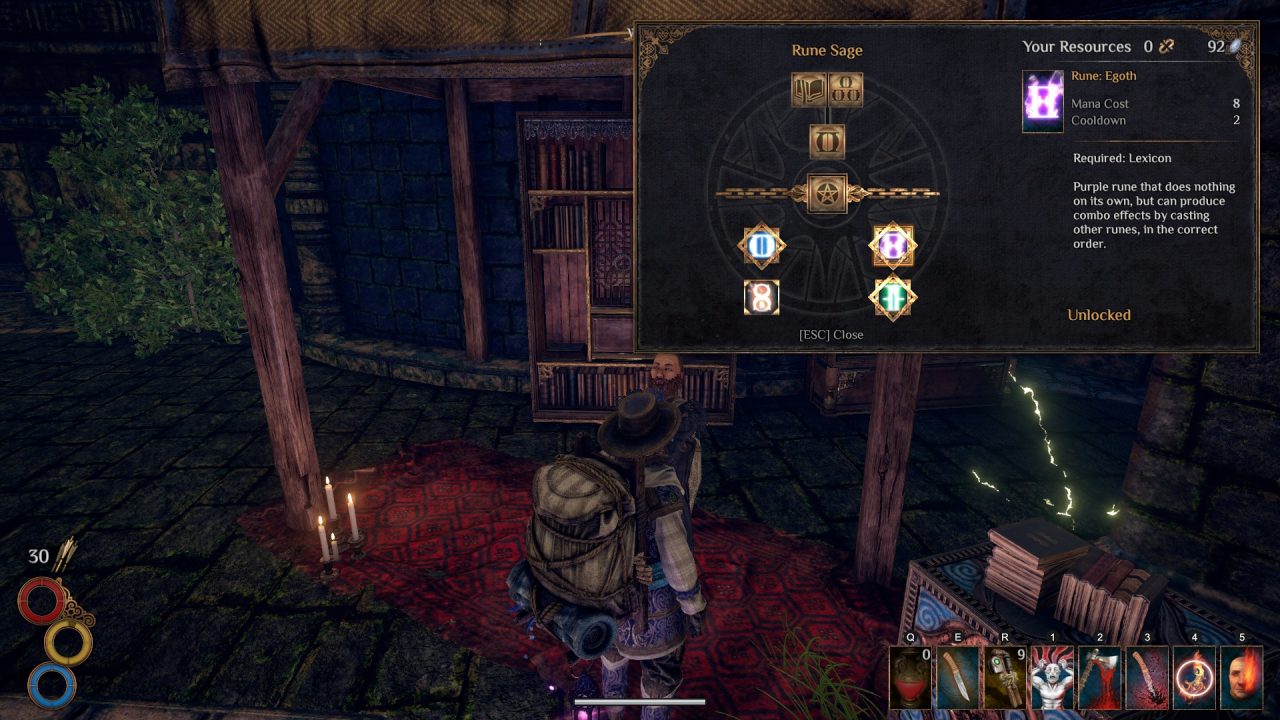Select the knife hotbar slot
This screenshot has height=720, width=1280.
(958, 679)
